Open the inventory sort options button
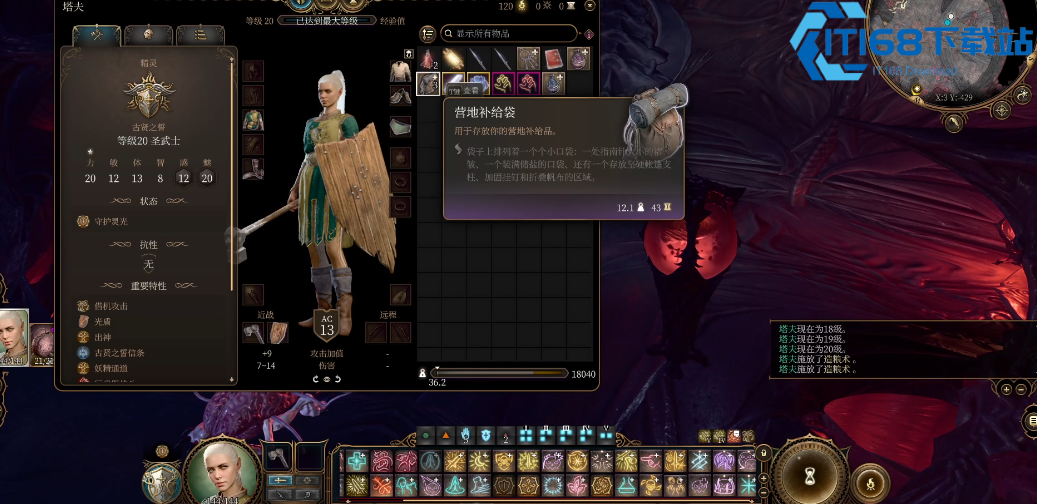The width and height of the screenshot is (1037, 504). point(428,33)
